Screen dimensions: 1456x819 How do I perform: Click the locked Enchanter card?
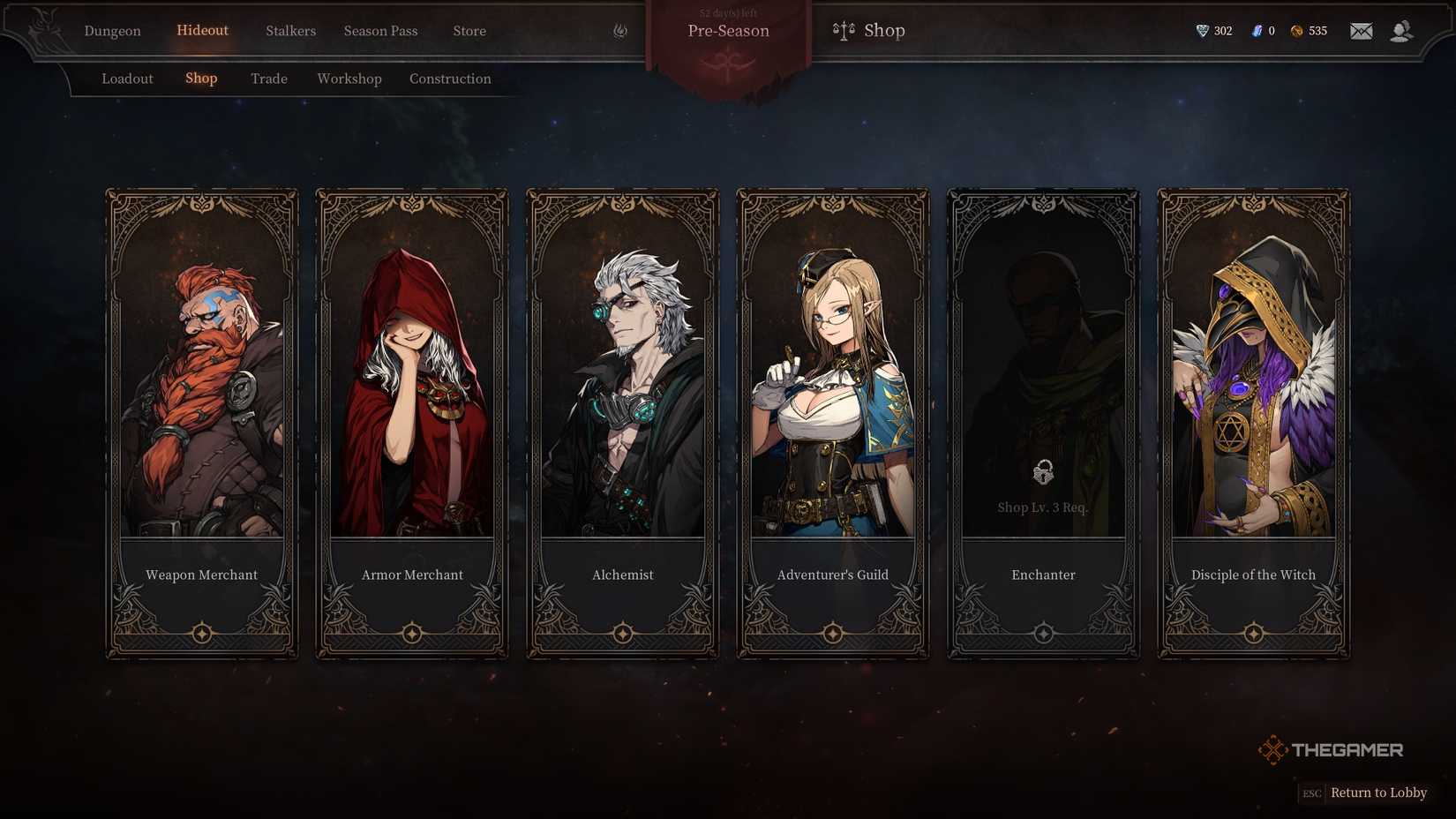pos(1043,424)
